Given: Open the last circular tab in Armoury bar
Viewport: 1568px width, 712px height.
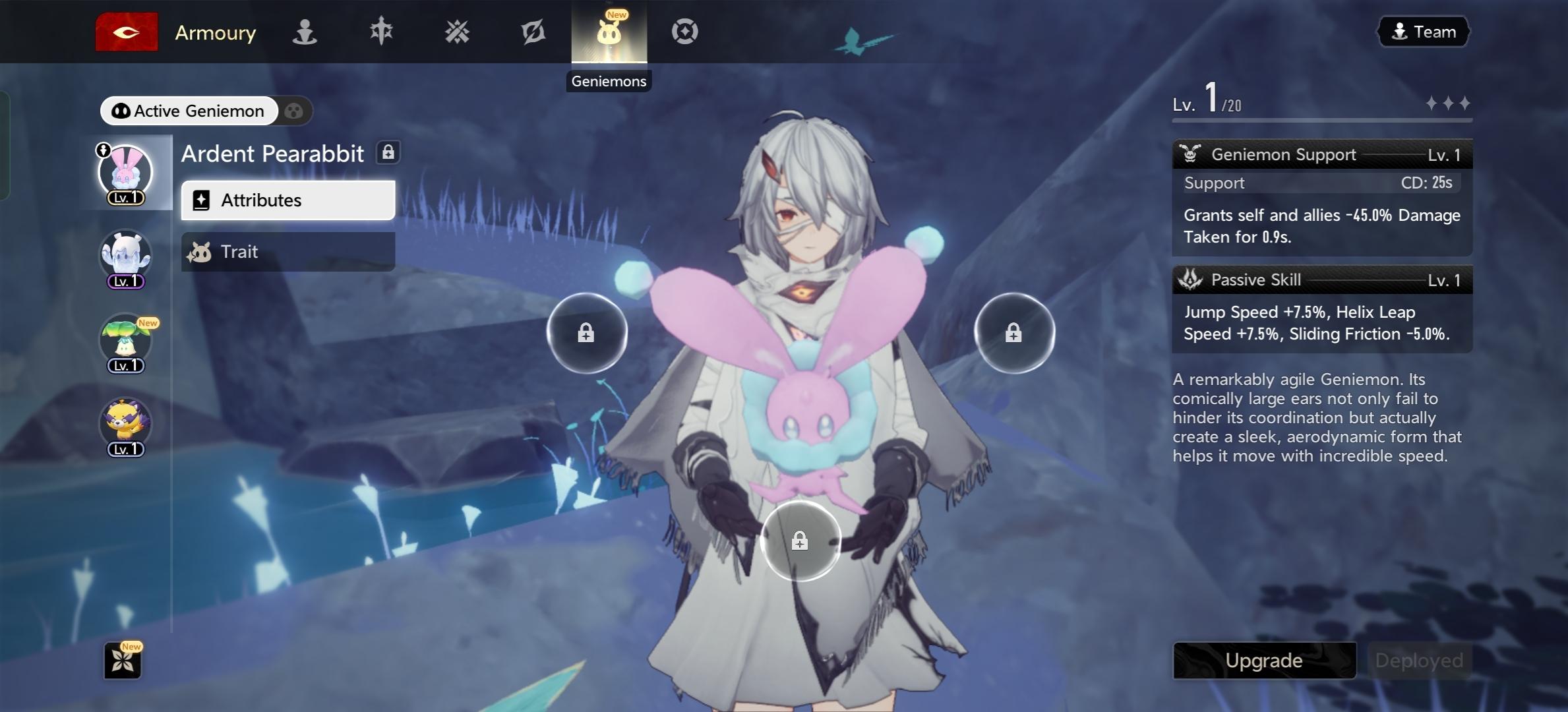Looking at the screenshot, I should tap(684, 32).
